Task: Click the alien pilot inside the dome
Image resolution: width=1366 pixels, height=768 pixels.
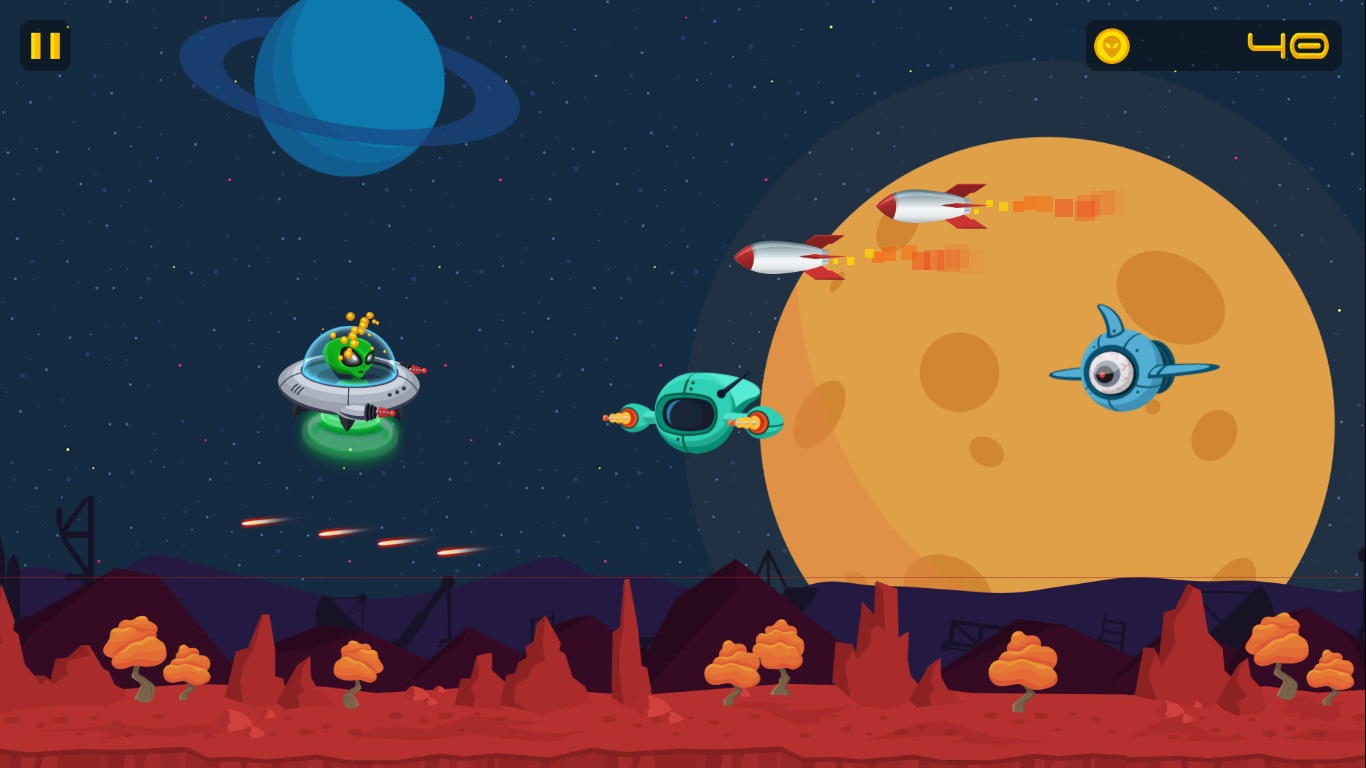Action: coord(350,360)
